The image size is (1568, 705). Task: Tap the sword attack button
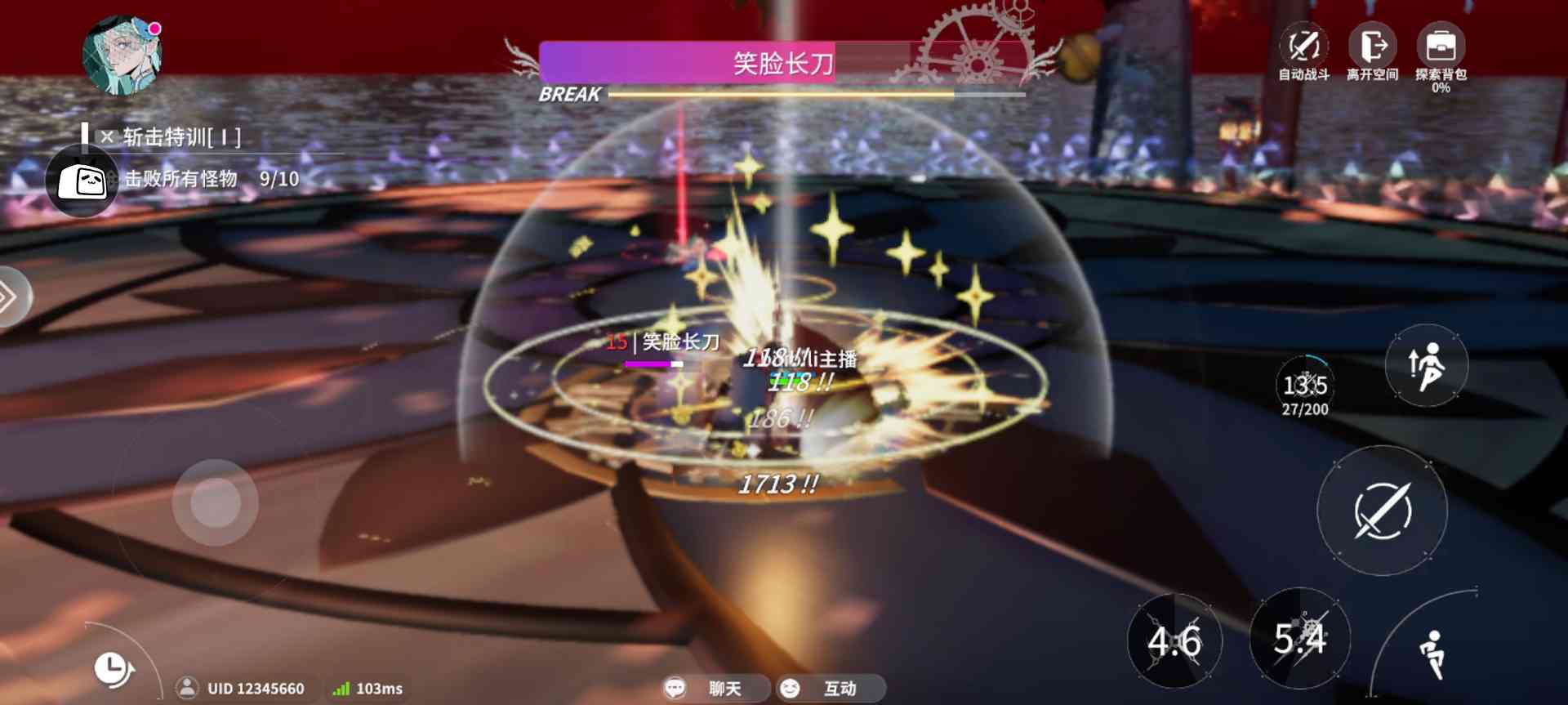1382,509
